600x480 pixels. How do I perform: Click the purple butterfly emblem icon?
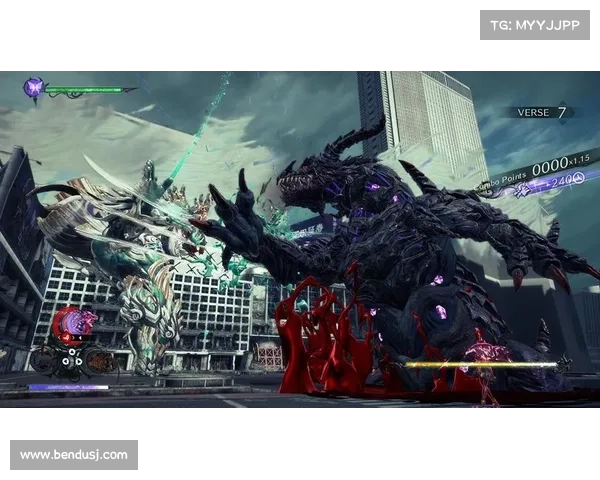click(35, 89)
